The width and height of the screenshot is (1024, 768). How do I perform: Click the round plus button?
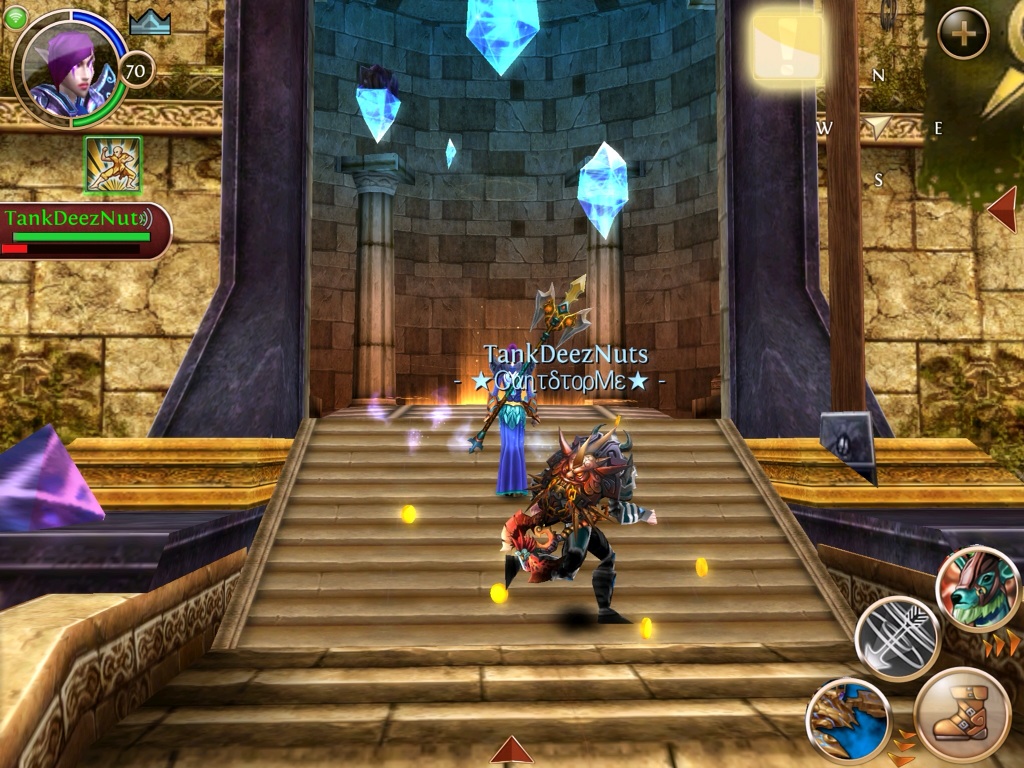tap(963, 33)
